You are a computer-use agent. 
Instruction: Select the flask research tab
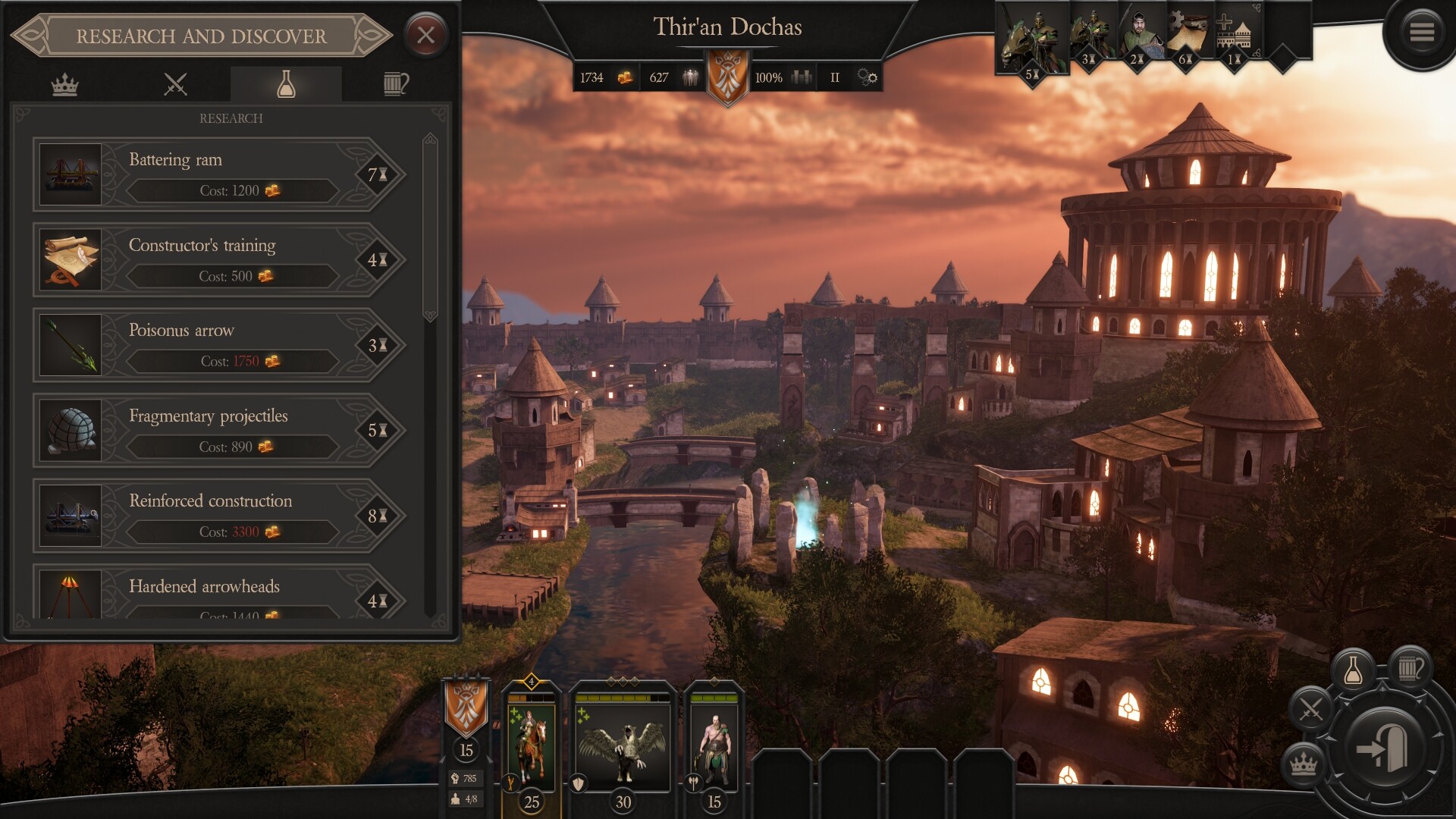286,84
